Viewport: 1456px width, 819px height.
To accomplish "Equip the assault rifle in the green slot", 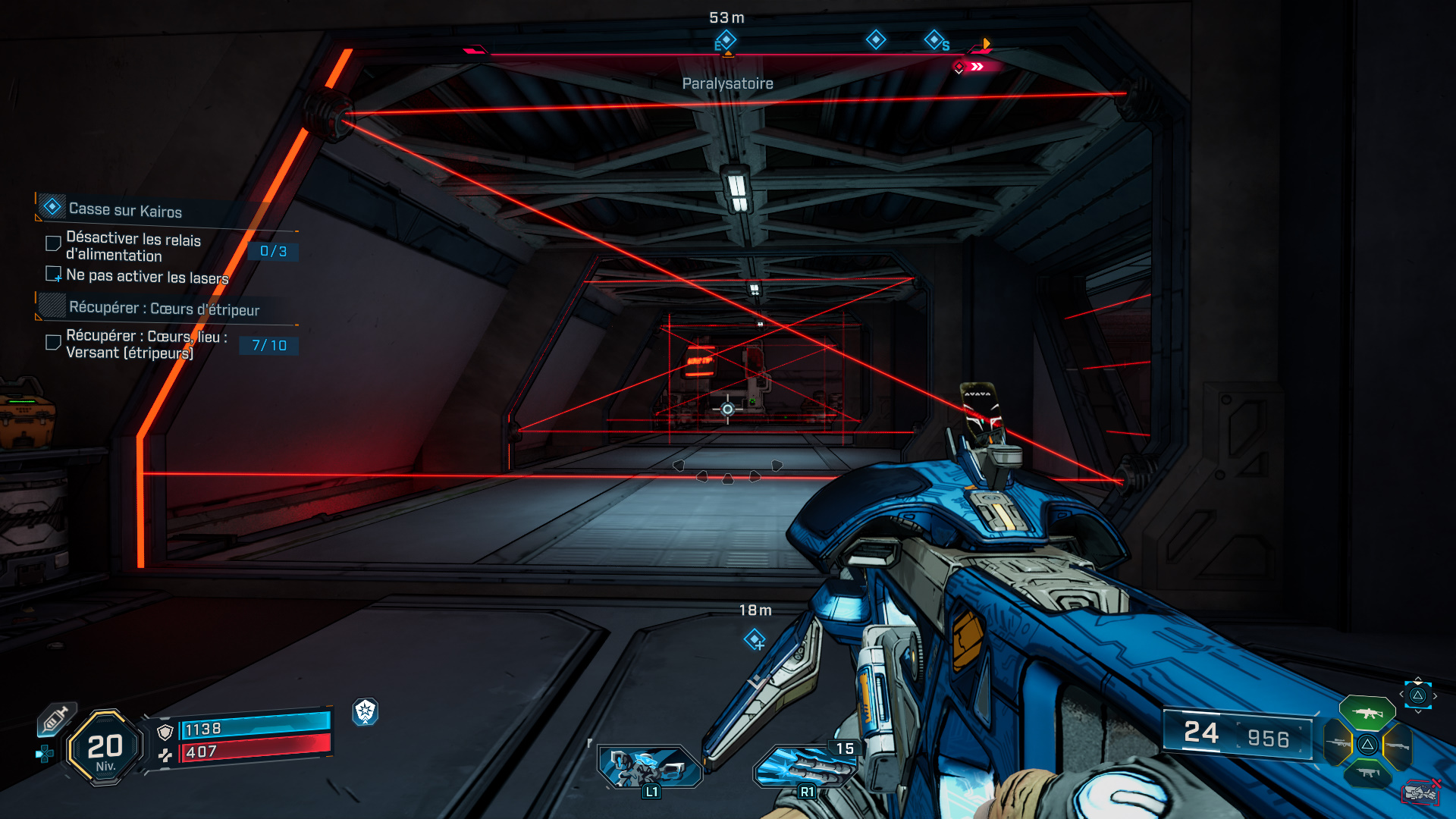I will click(1367, 713).
